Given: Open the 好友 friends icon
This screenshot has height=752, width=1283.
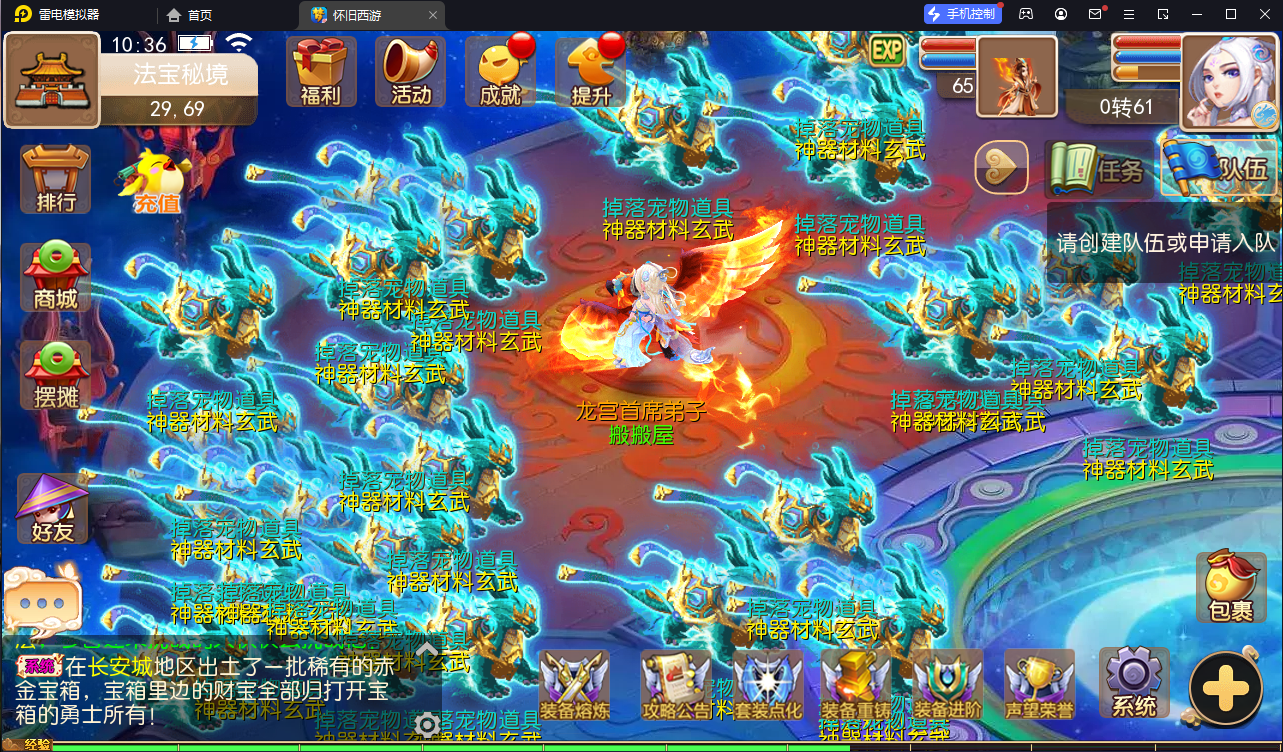Looking at the screenshot, I should (53, 508).
